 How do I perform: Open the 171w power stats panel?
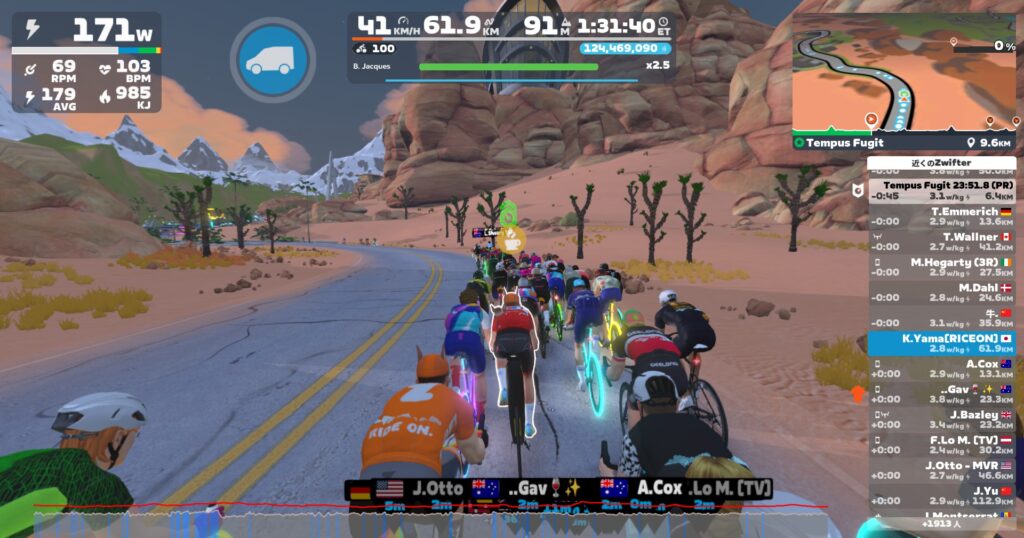coord(87,62)
